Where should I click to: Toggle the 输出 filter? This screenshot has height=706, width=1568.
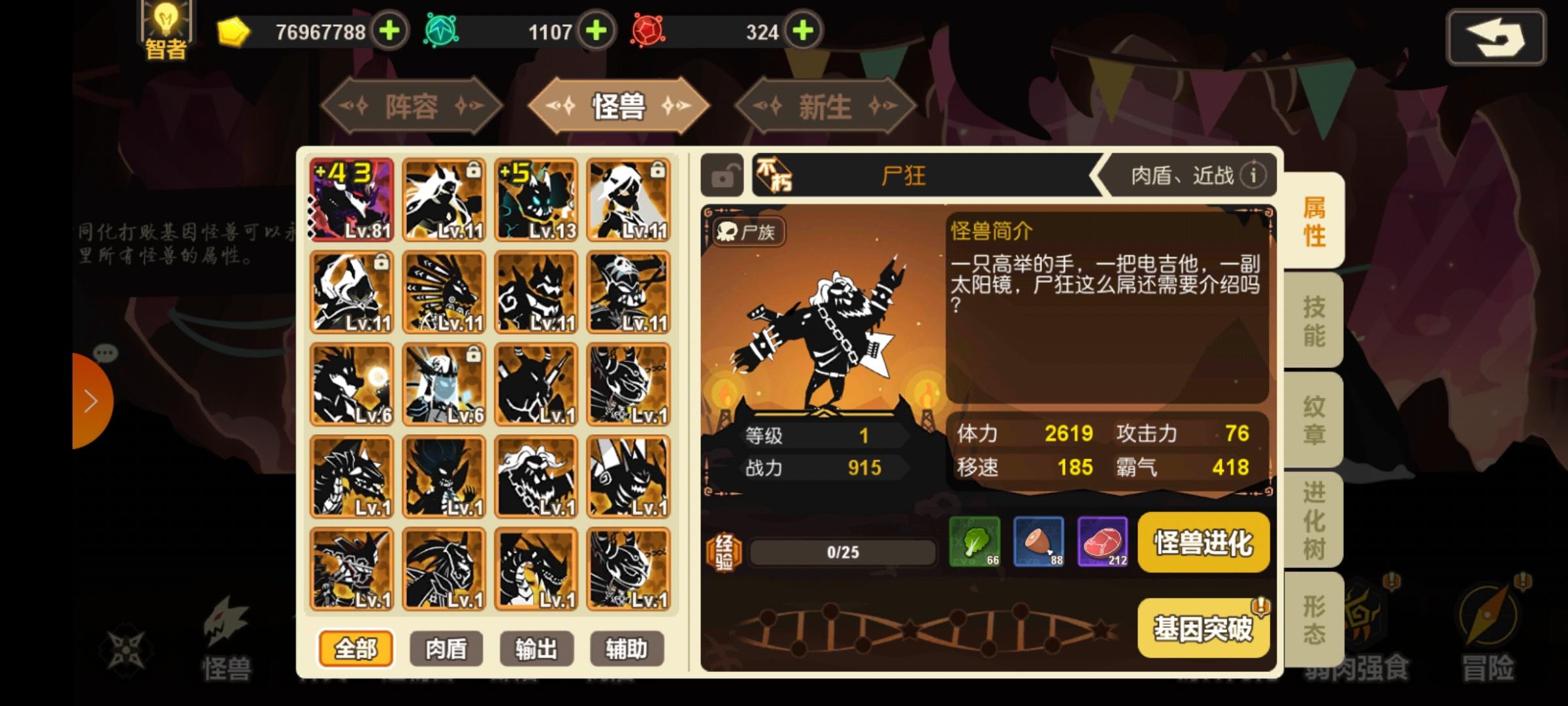(x=536, y=648)
